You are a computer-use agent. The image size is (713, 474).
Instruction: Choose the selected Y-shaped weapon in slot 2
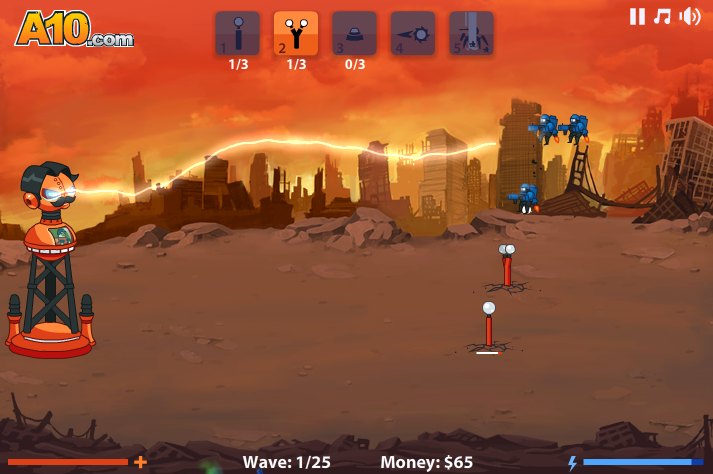pyautogui.click(x=296, y=33)
